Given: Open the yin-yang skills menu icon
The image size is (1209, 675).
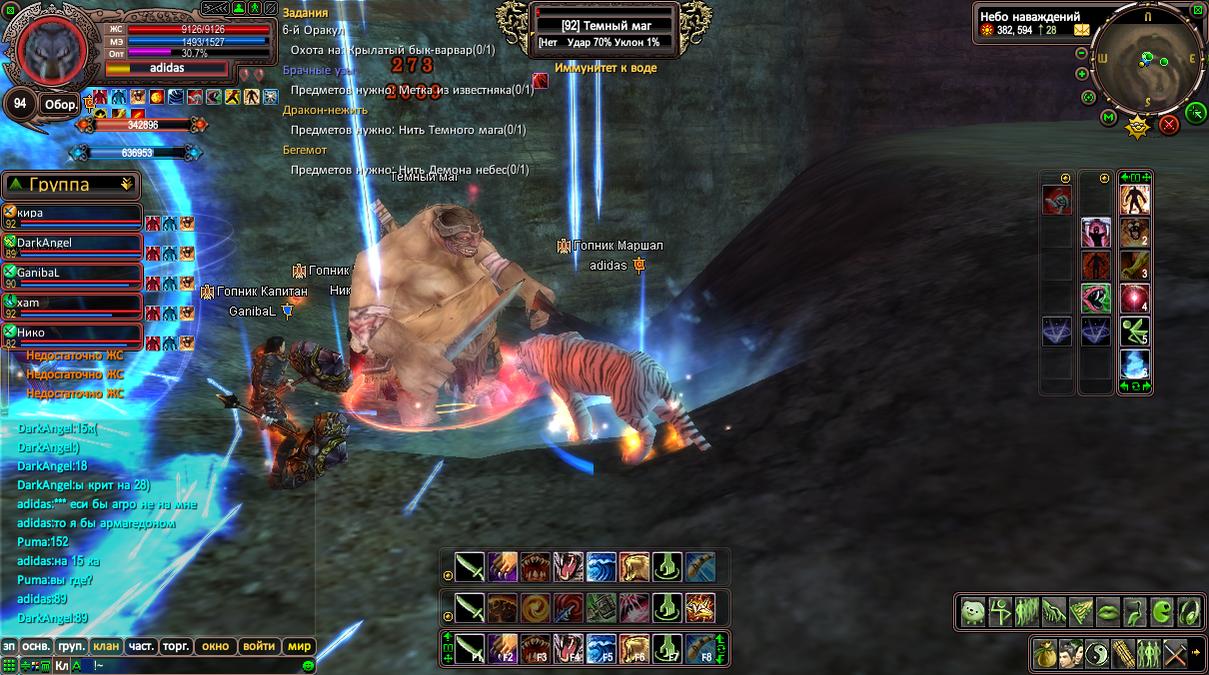Looking at the screenshot, I should [x=1096, y=652].
